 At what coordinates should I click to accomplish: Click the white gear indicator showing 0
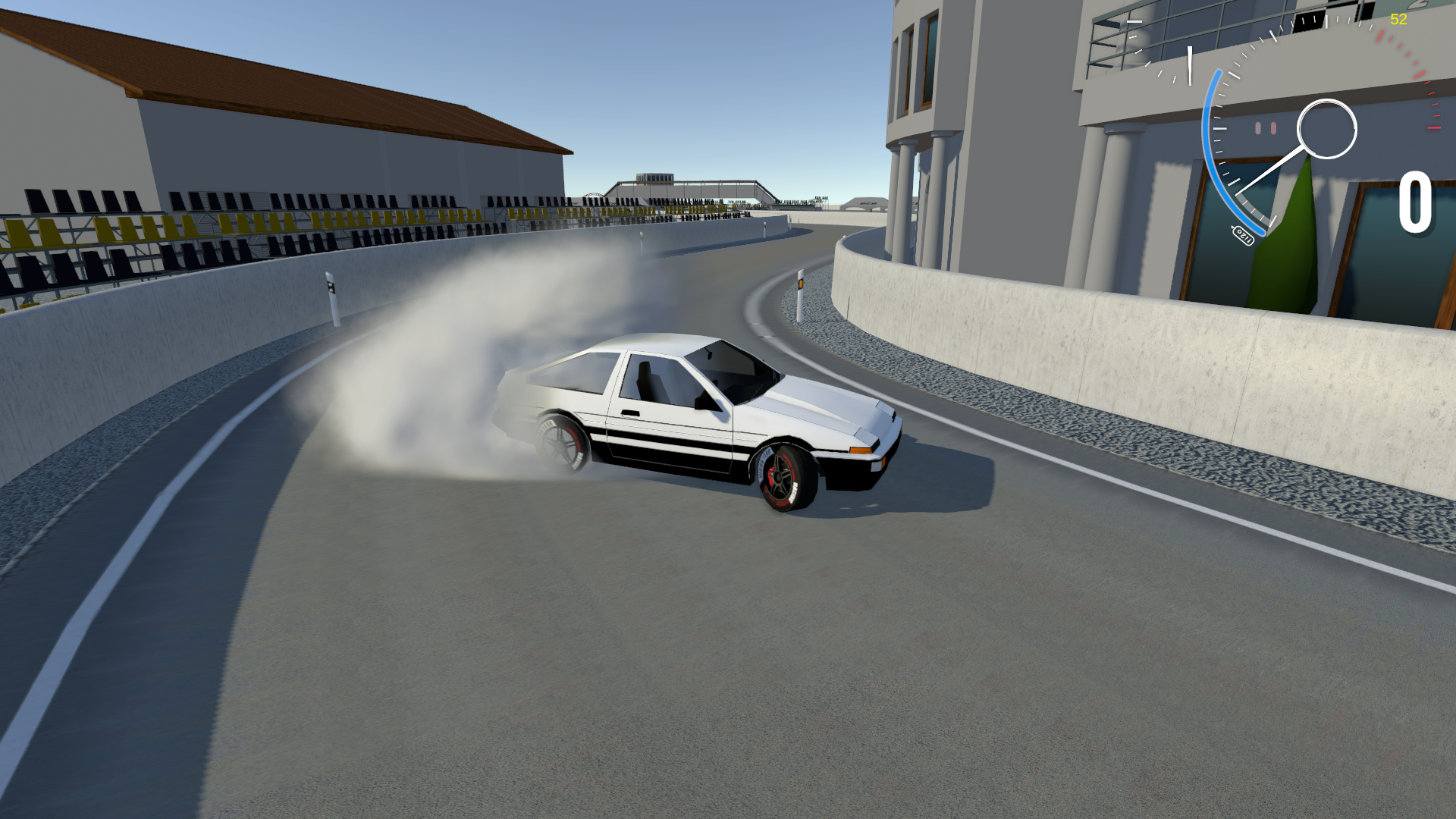pos(1416,202)
